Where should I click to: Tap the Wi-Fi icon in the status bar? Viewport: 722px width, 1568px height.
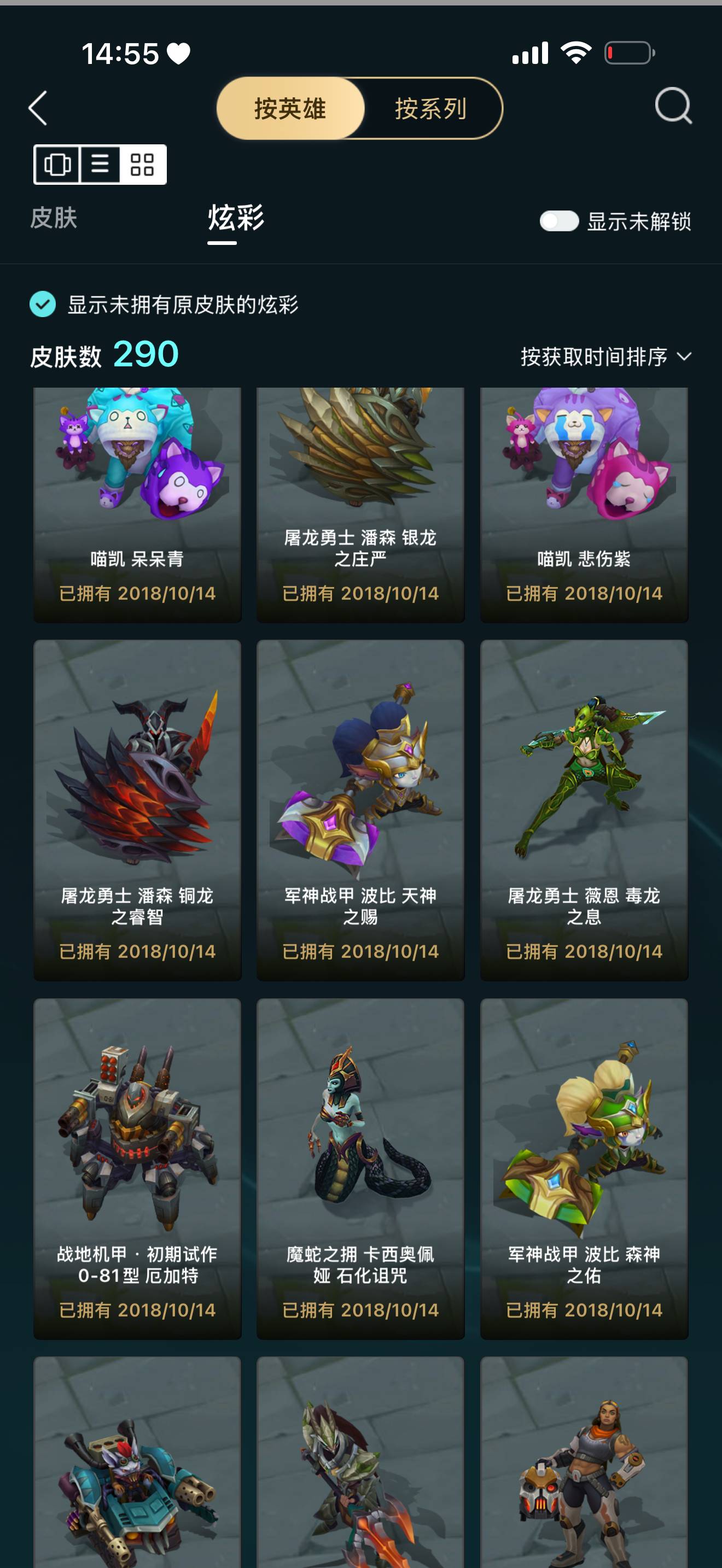pos(575,54)
